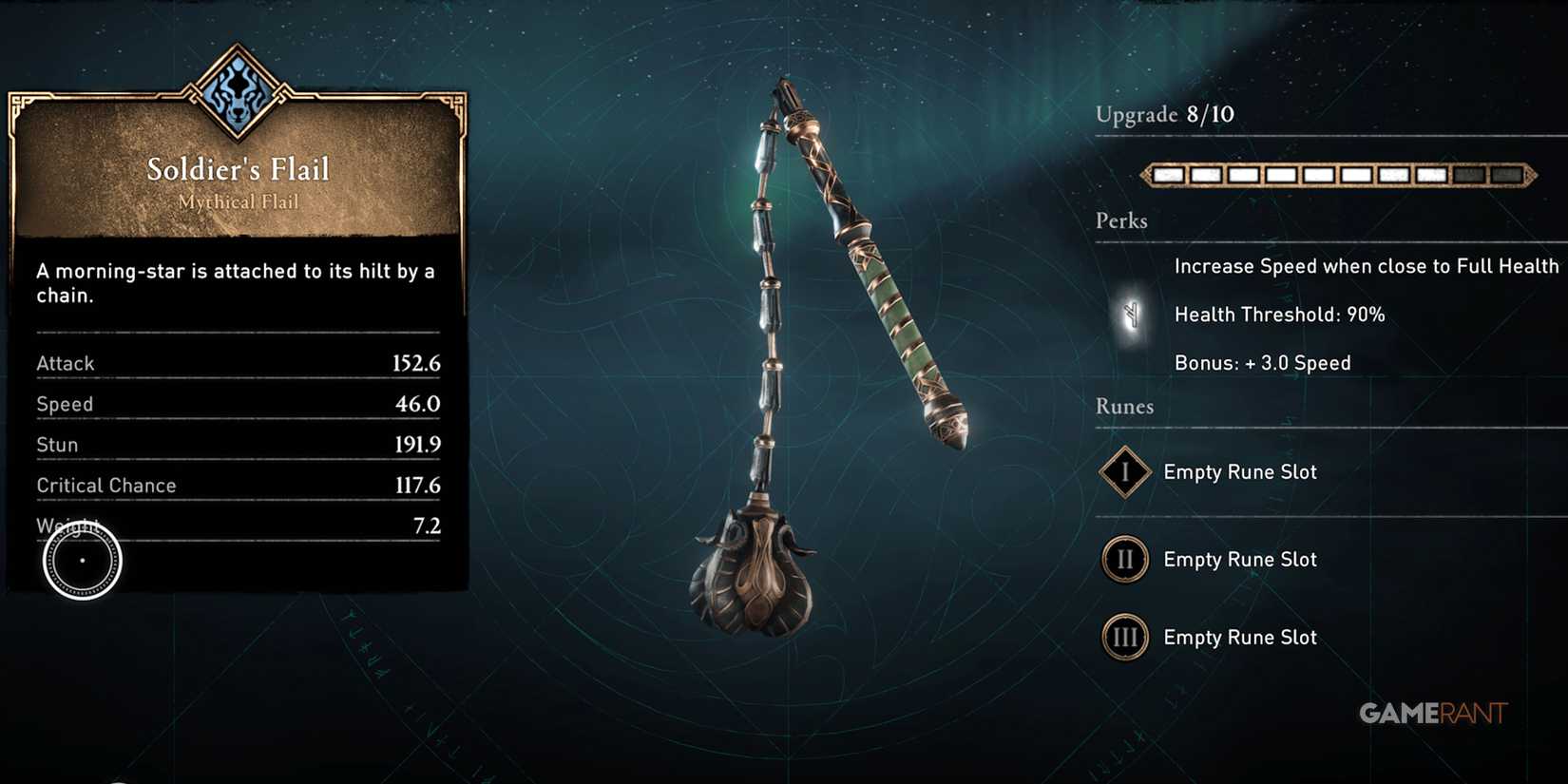
Task: Click the Rune Slot I diamond icon
Action: coord(1124,472)
